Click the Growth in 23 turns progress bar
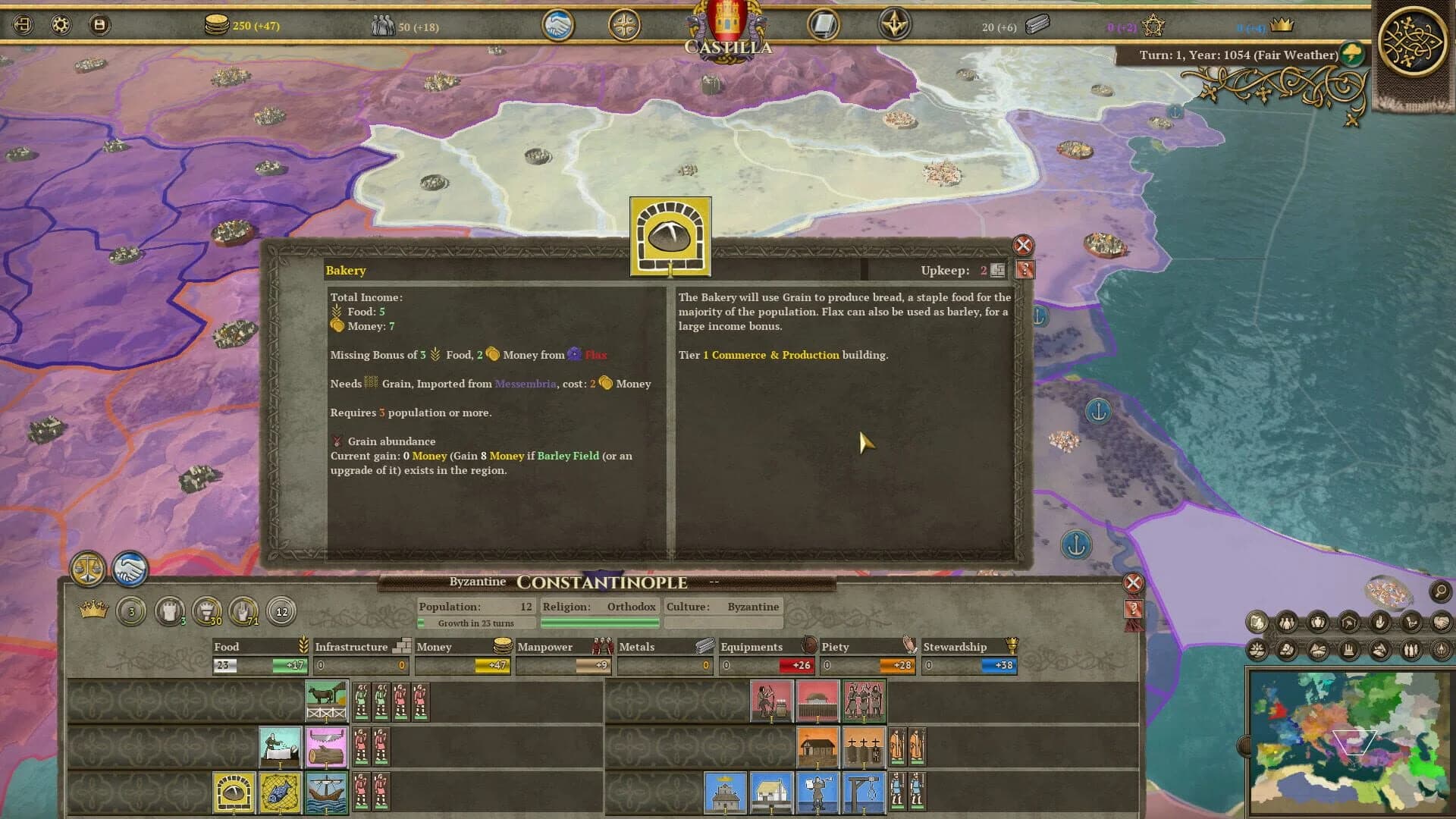This screenshot has height=819, width=1456. point(474,623)
